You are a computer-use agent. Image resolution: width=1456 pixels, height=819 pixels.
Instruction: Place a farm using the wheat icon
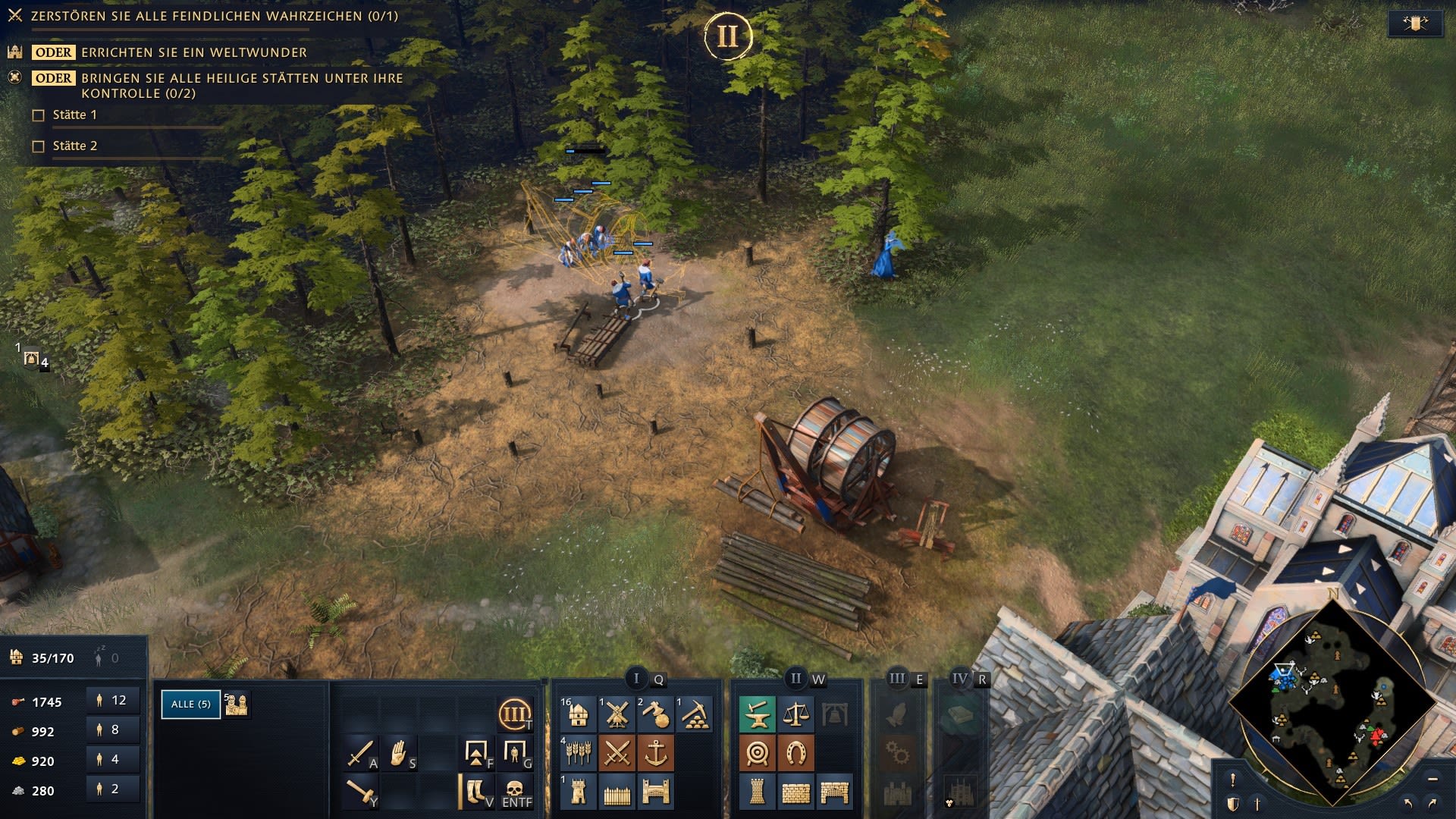tap(578, 753)
